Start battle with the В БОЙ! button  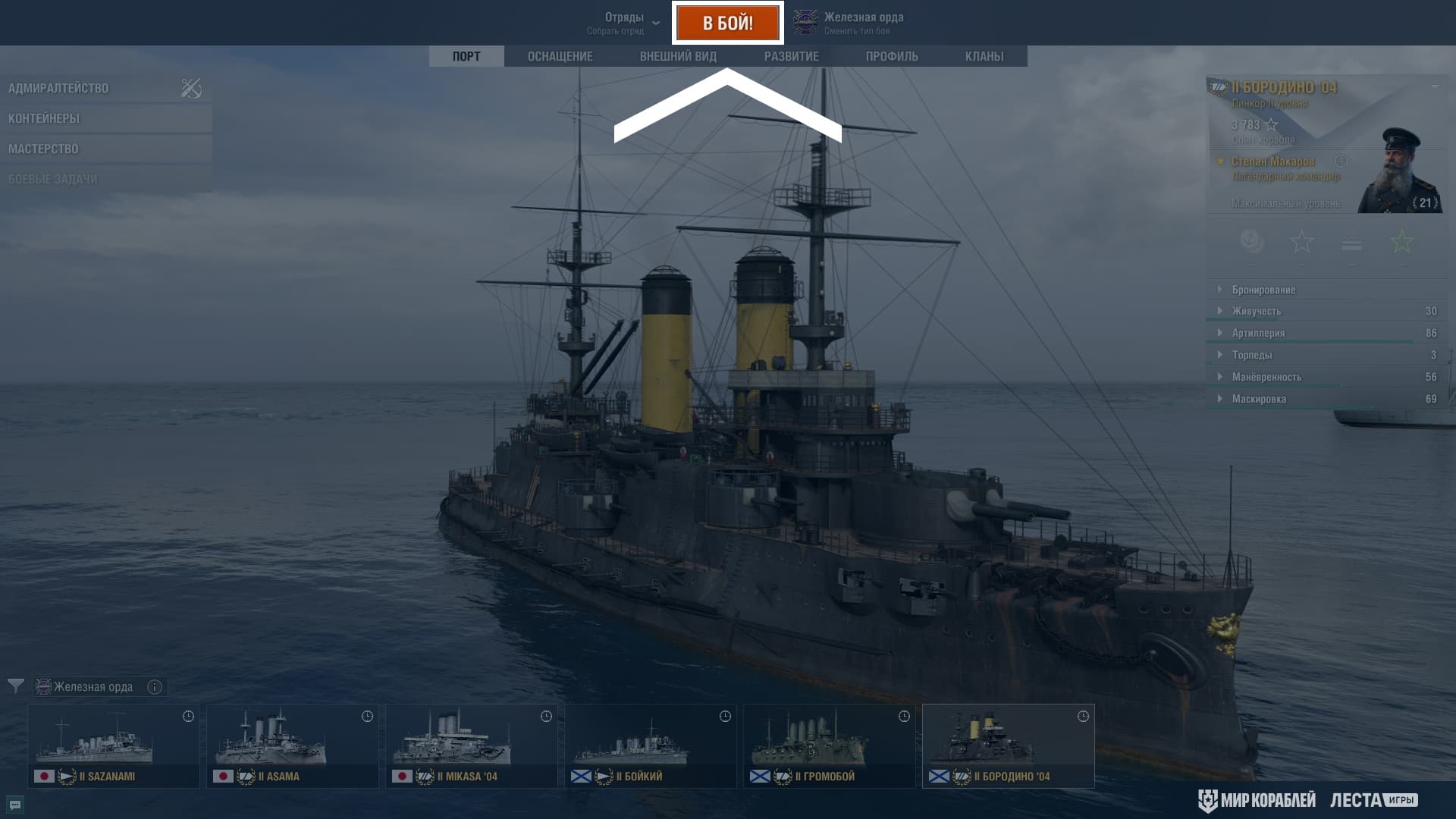pyautogui.click(x=727, y=23)
